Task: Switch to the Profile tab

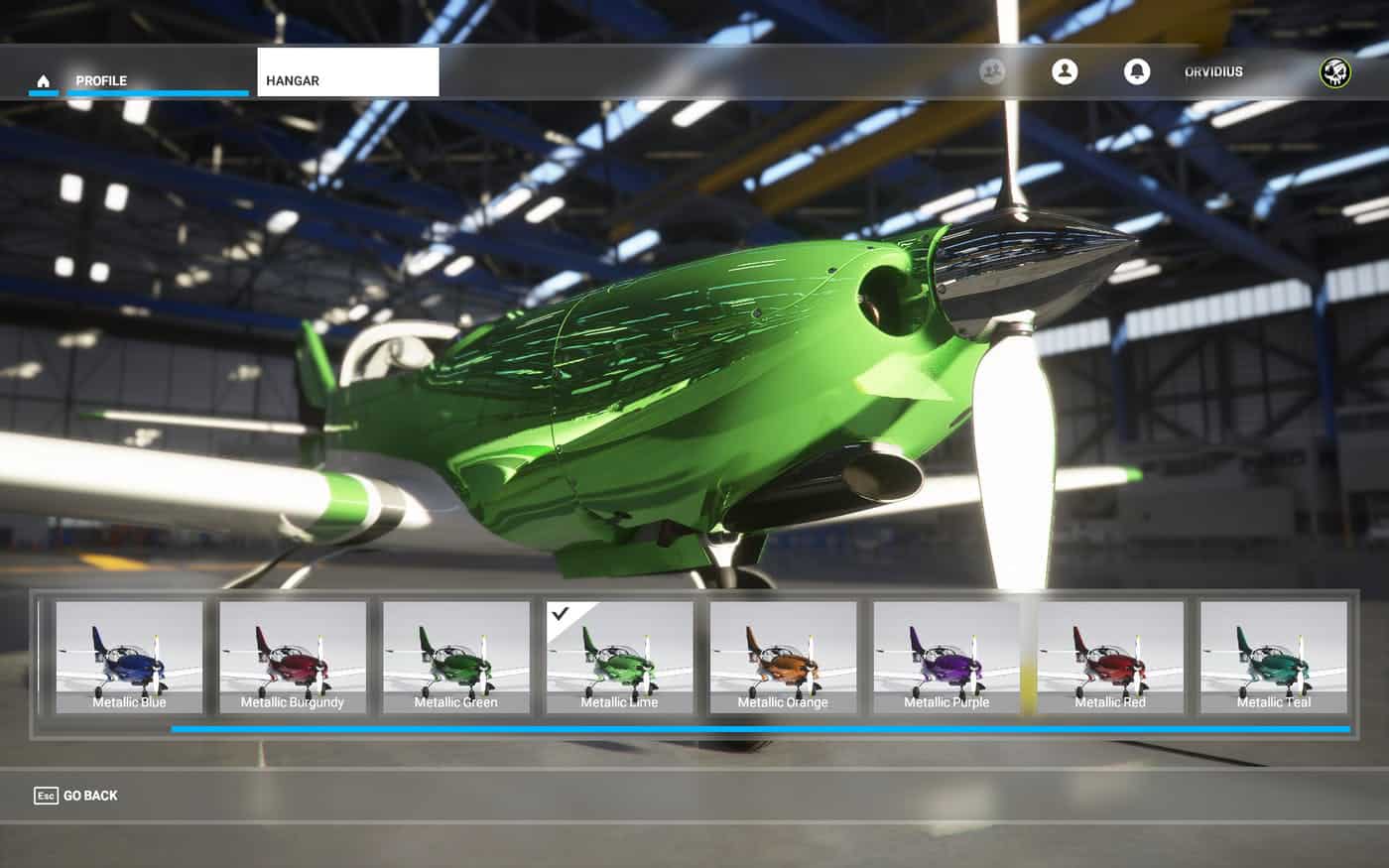Action: (101, 80)
